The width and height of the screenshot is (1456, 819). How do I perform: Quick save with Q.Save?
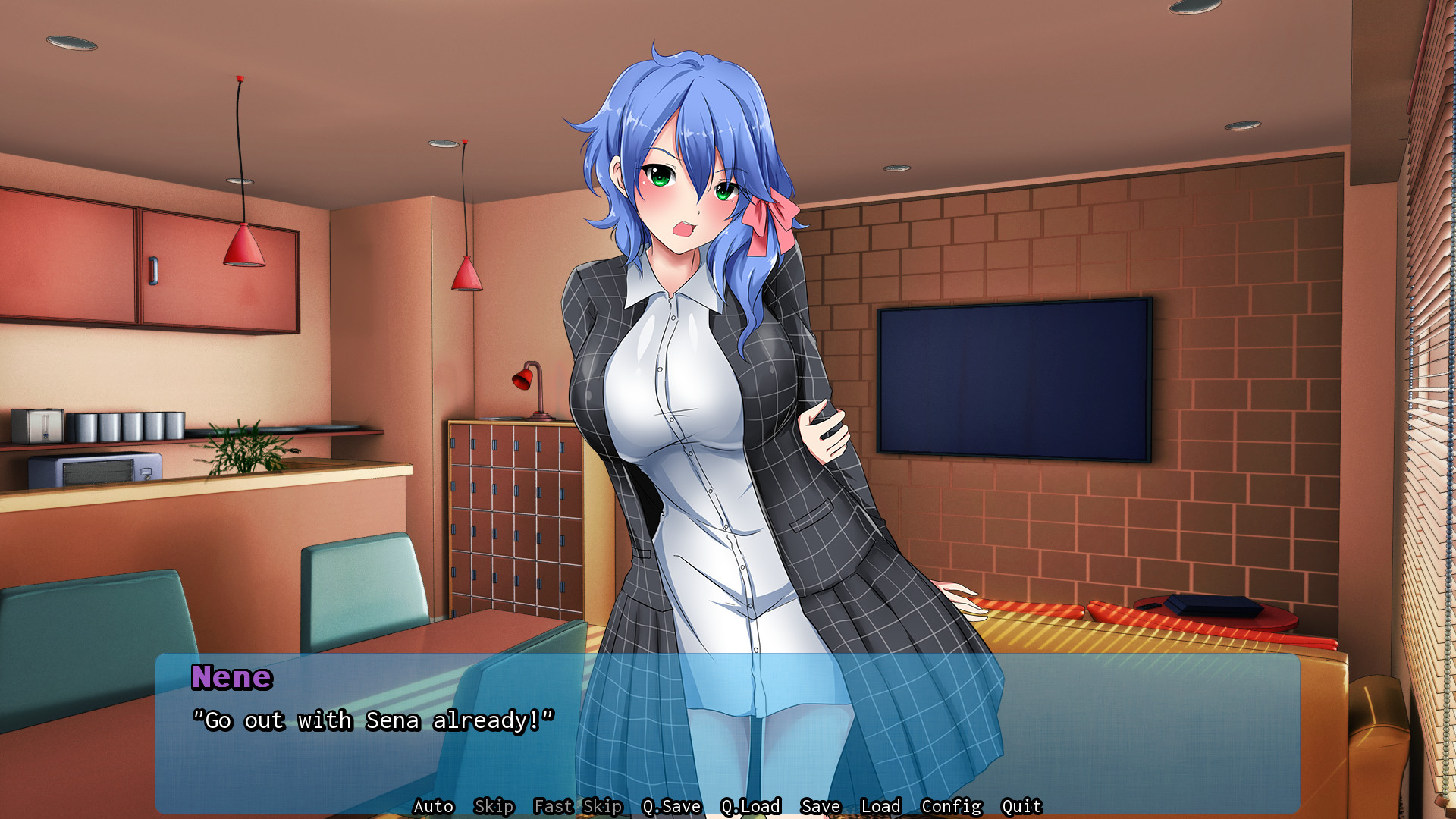click(x=671, y=806)
